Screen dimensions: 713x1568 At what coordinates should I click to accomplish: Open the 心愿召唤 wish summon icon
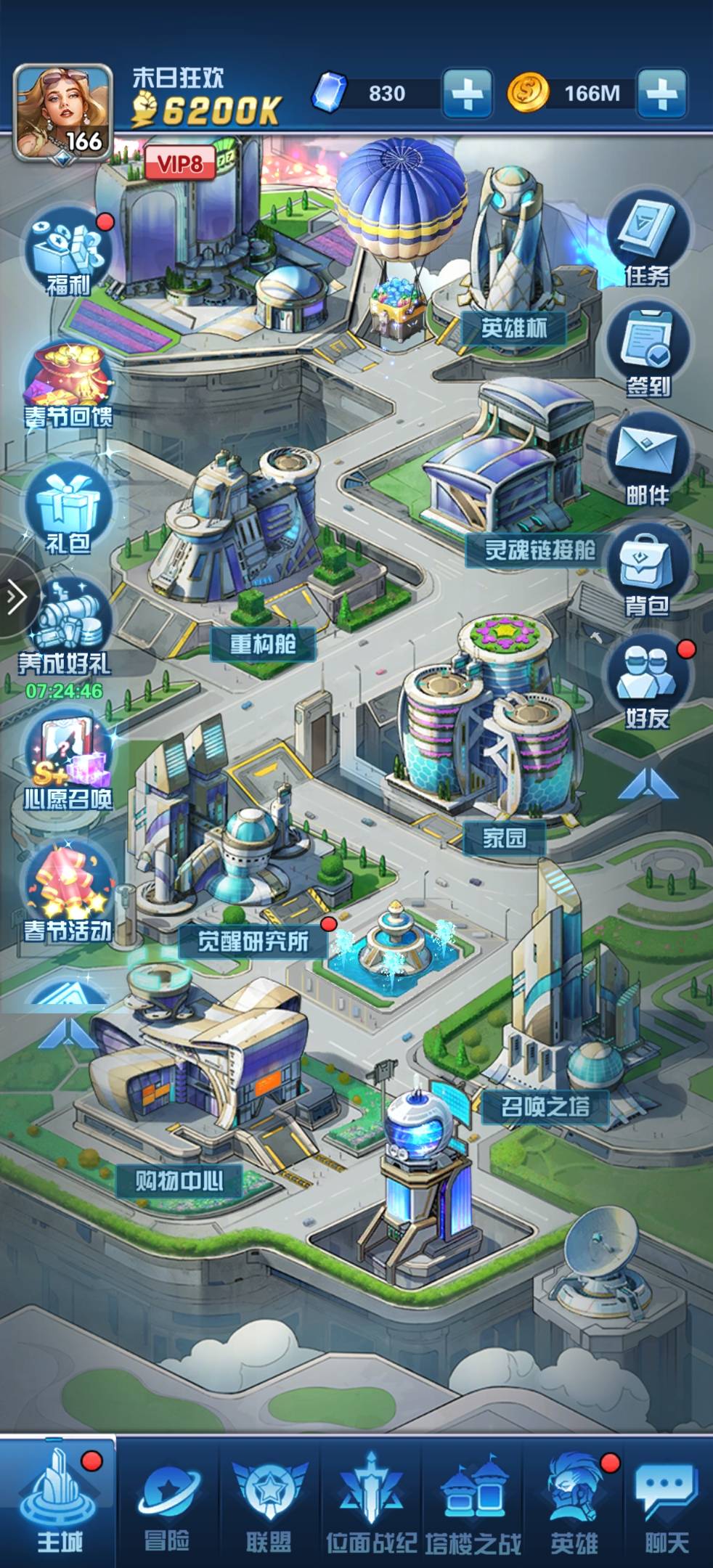point(68,764)
